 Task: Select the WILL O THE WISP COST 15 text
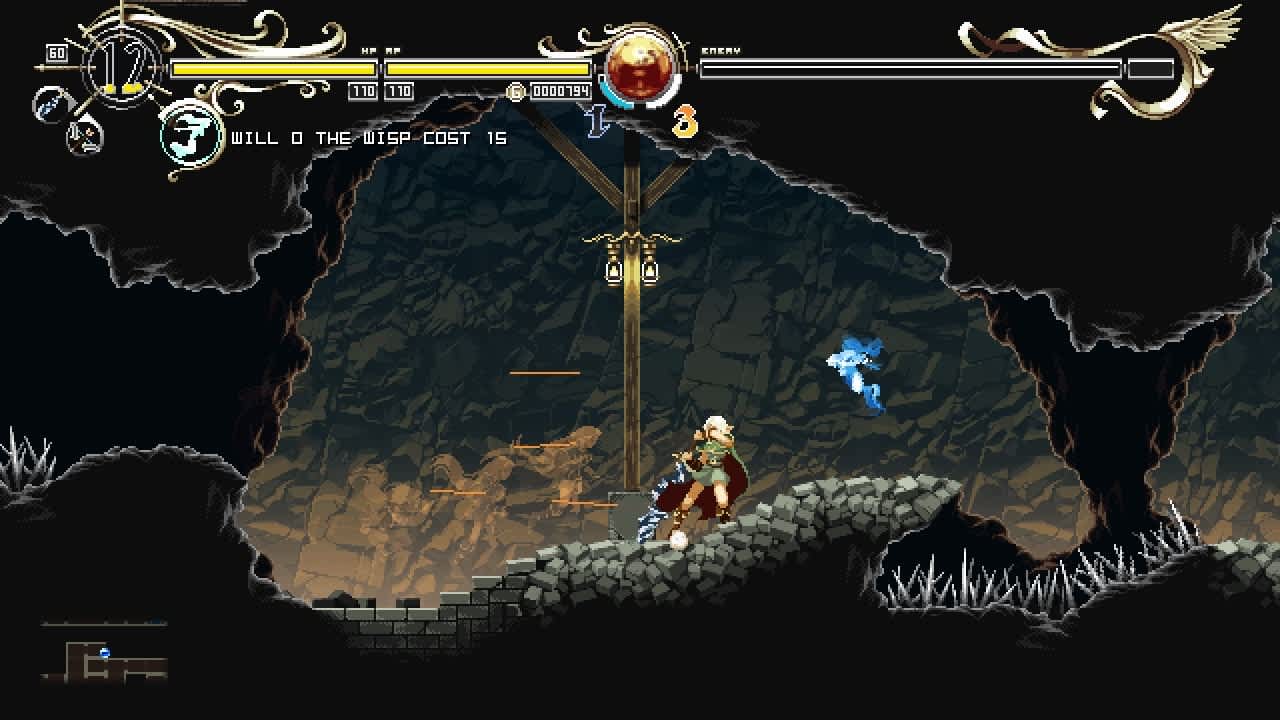click(x=370, y=138)
